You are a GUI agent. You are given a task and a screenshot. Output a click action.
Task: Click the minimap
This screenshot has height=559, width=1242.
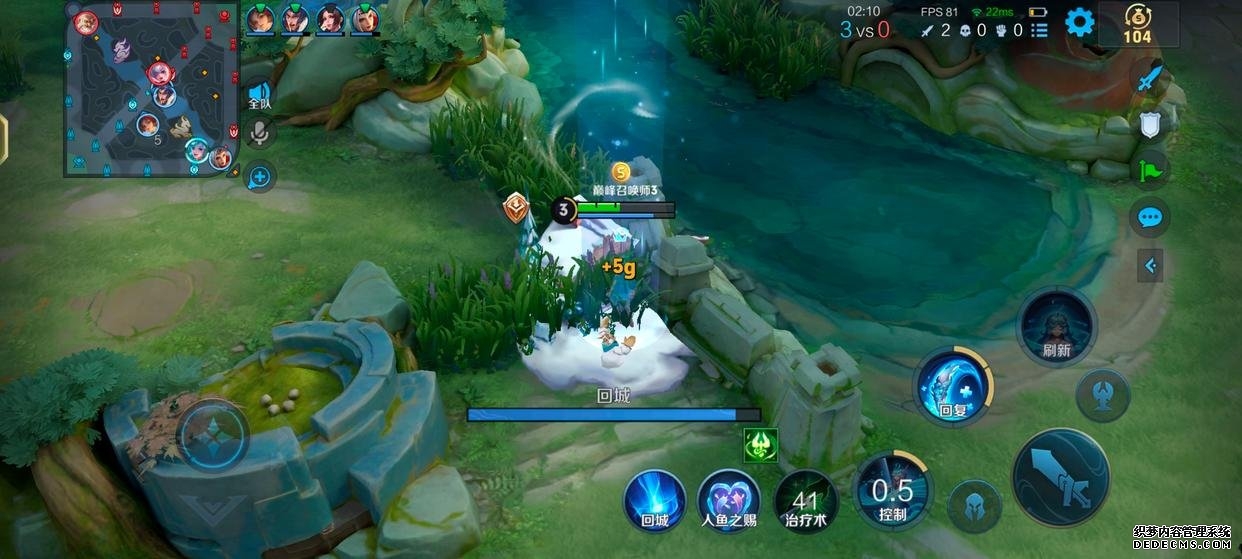tap(150, 89)
